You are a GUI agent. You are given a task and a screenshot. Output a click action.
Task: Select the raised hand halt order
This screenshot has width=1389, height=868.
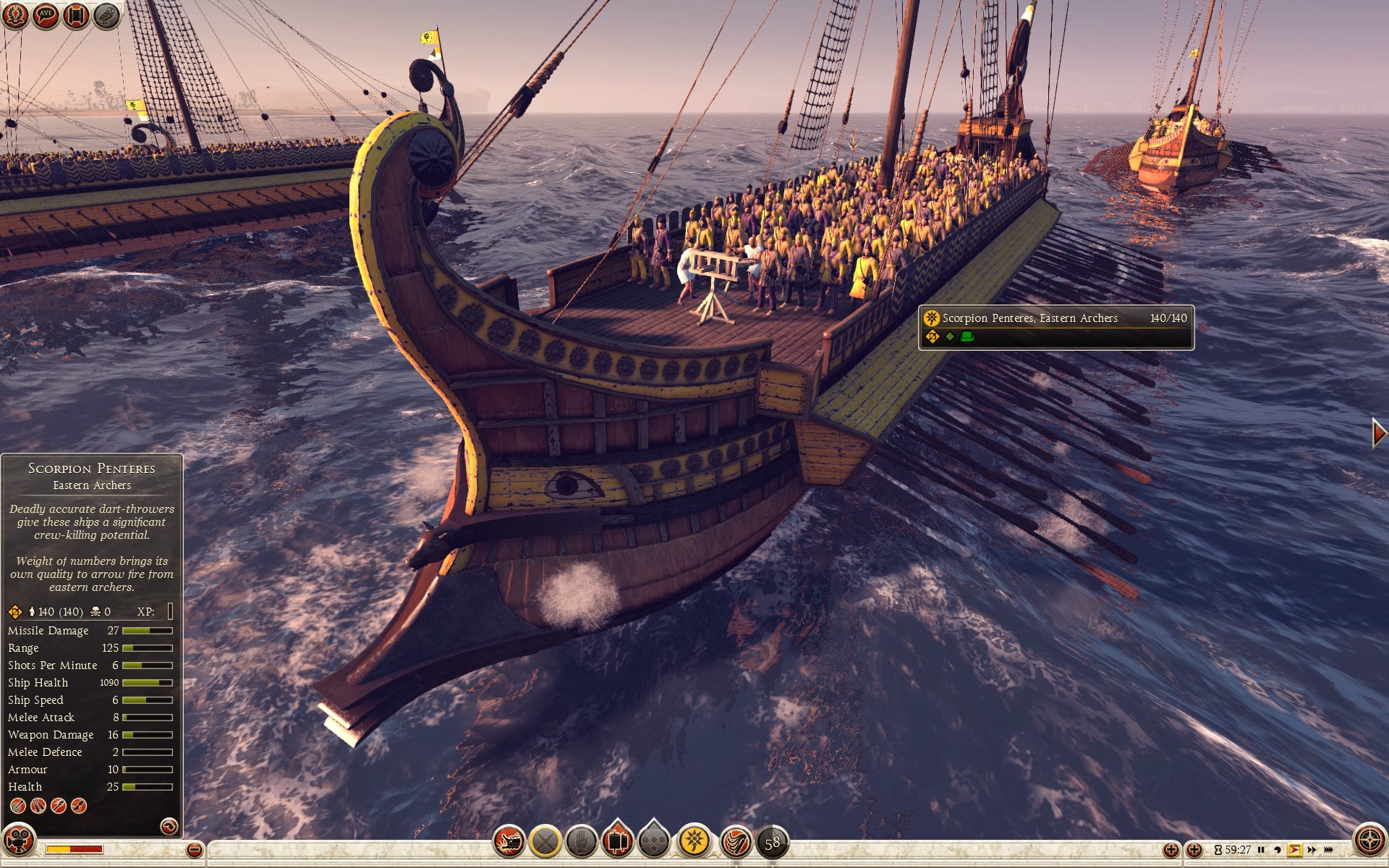[x=581, y=841]
